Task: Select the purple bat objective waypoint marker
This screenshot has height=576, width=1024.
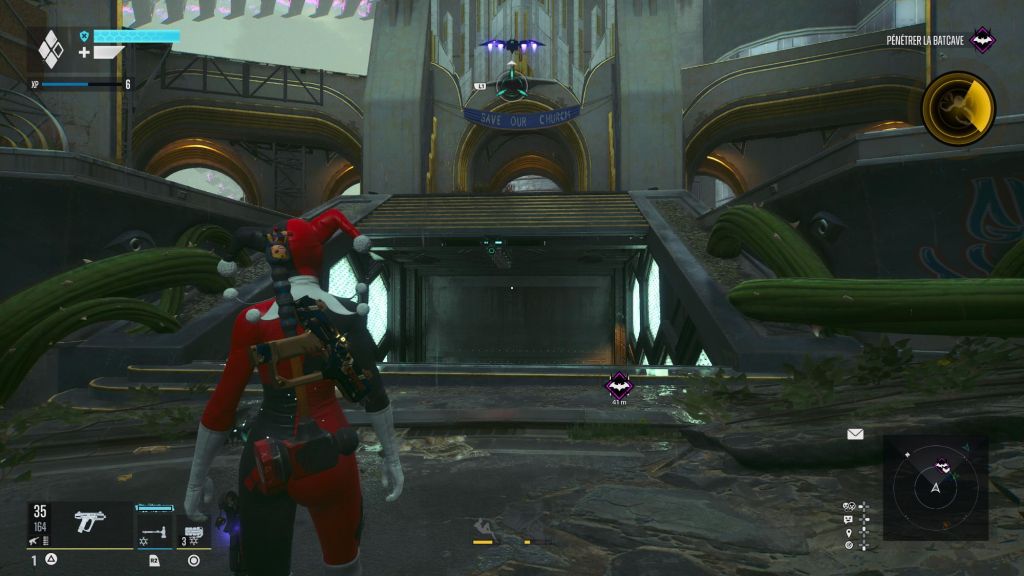Action: click(x=619, y=385)
